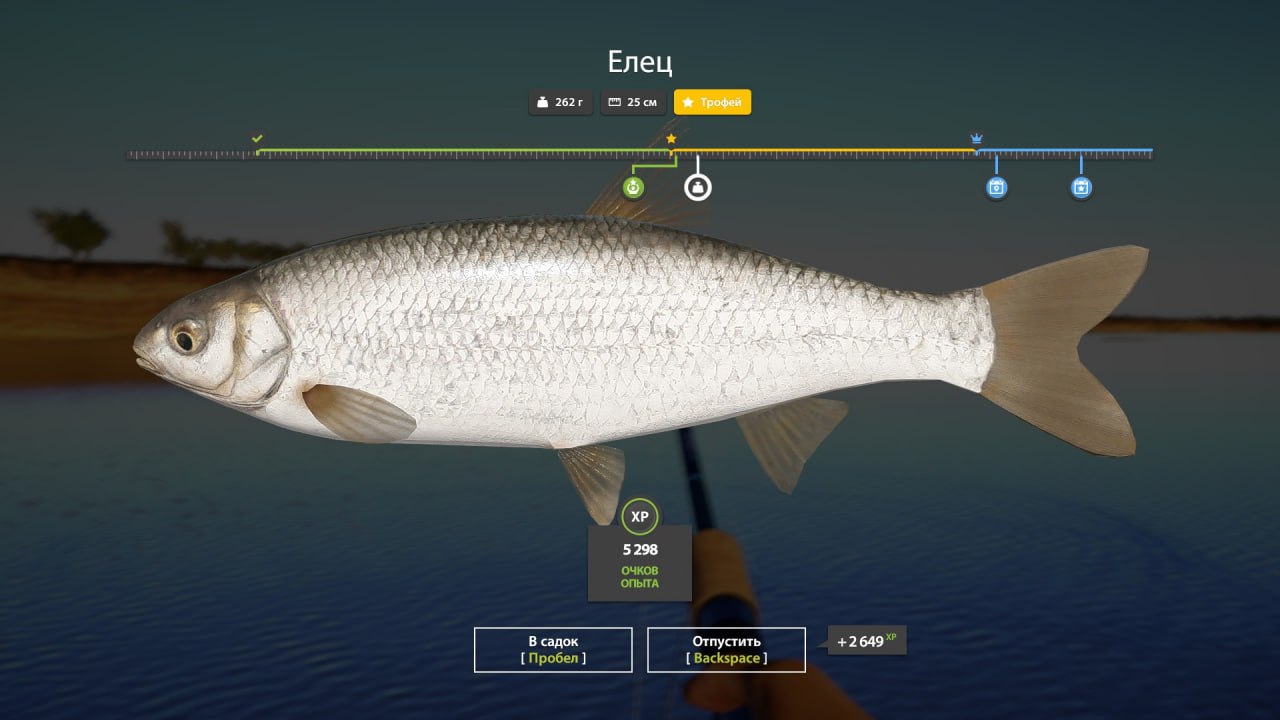Click the green XP circle icon
This screenshot has height=720, width=1280.
(x=640, y=517)
